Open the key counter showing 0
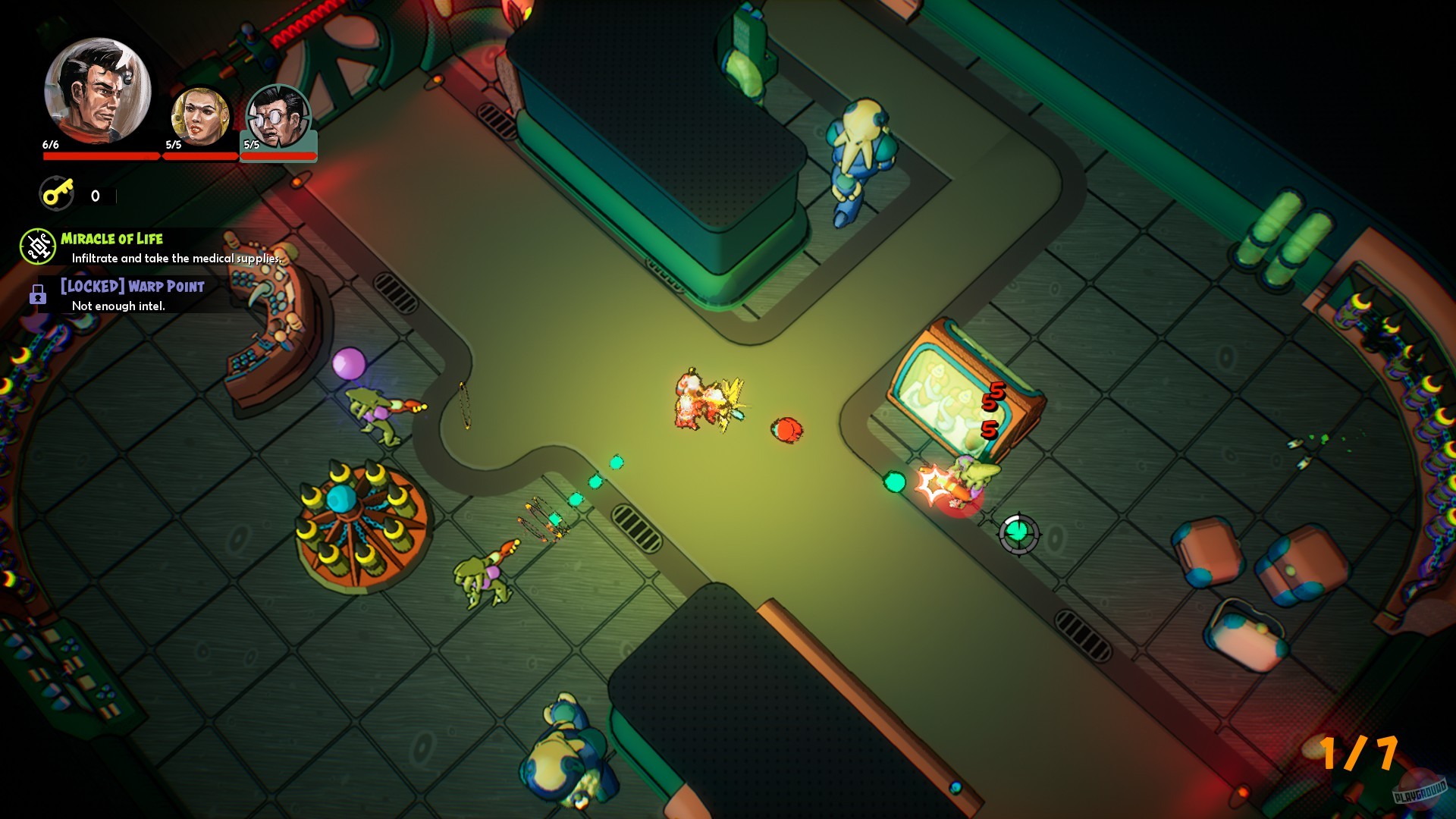The height and width of the screenshot is (819, 1456). tap(94, 196)
